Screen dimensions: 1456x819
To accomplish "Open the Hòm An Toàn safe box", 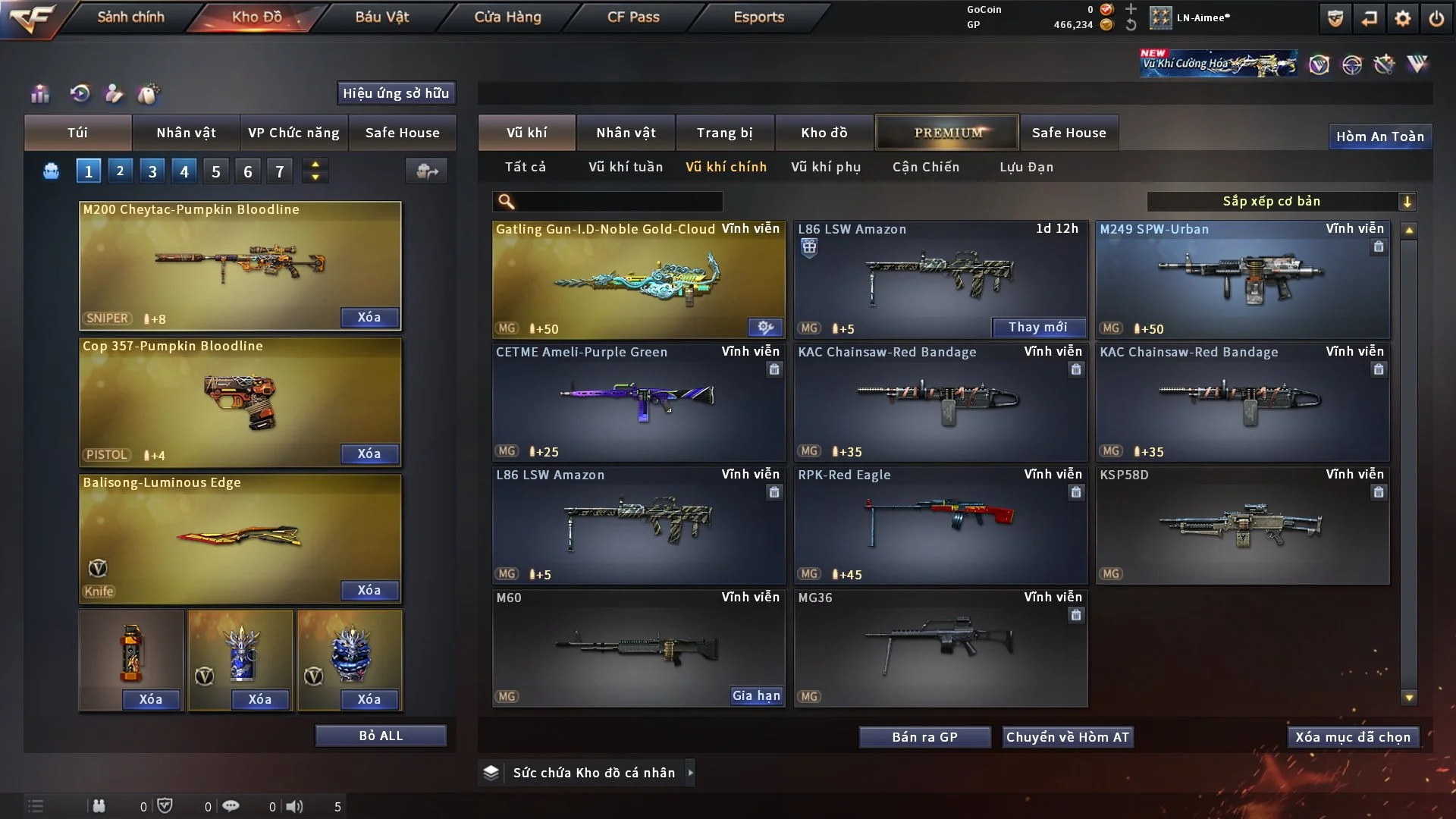I will pos(1379,136).
